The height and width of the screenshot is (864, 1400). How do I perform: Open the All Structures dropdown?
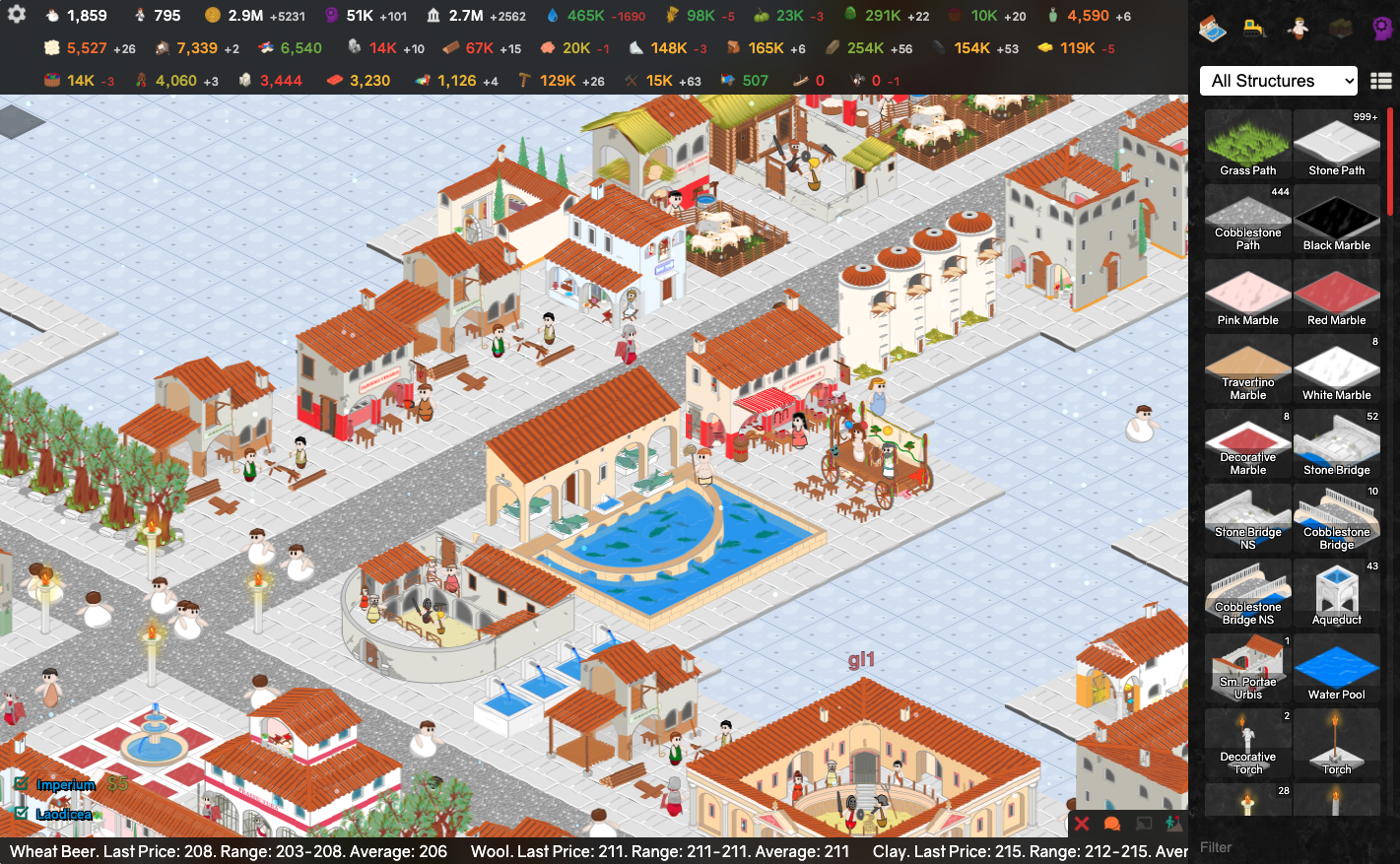pyautogui.click(x=1279, y=81)
